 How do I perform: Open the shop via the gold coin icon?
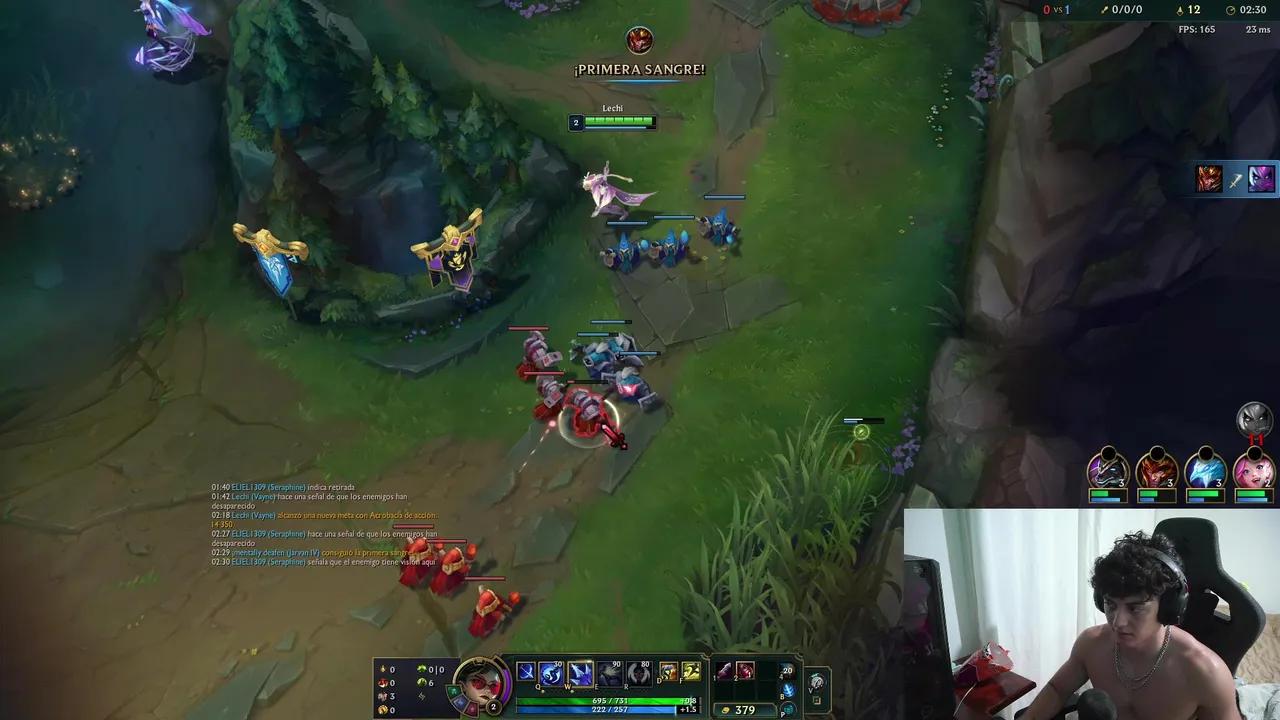click(x=726, y=709)
